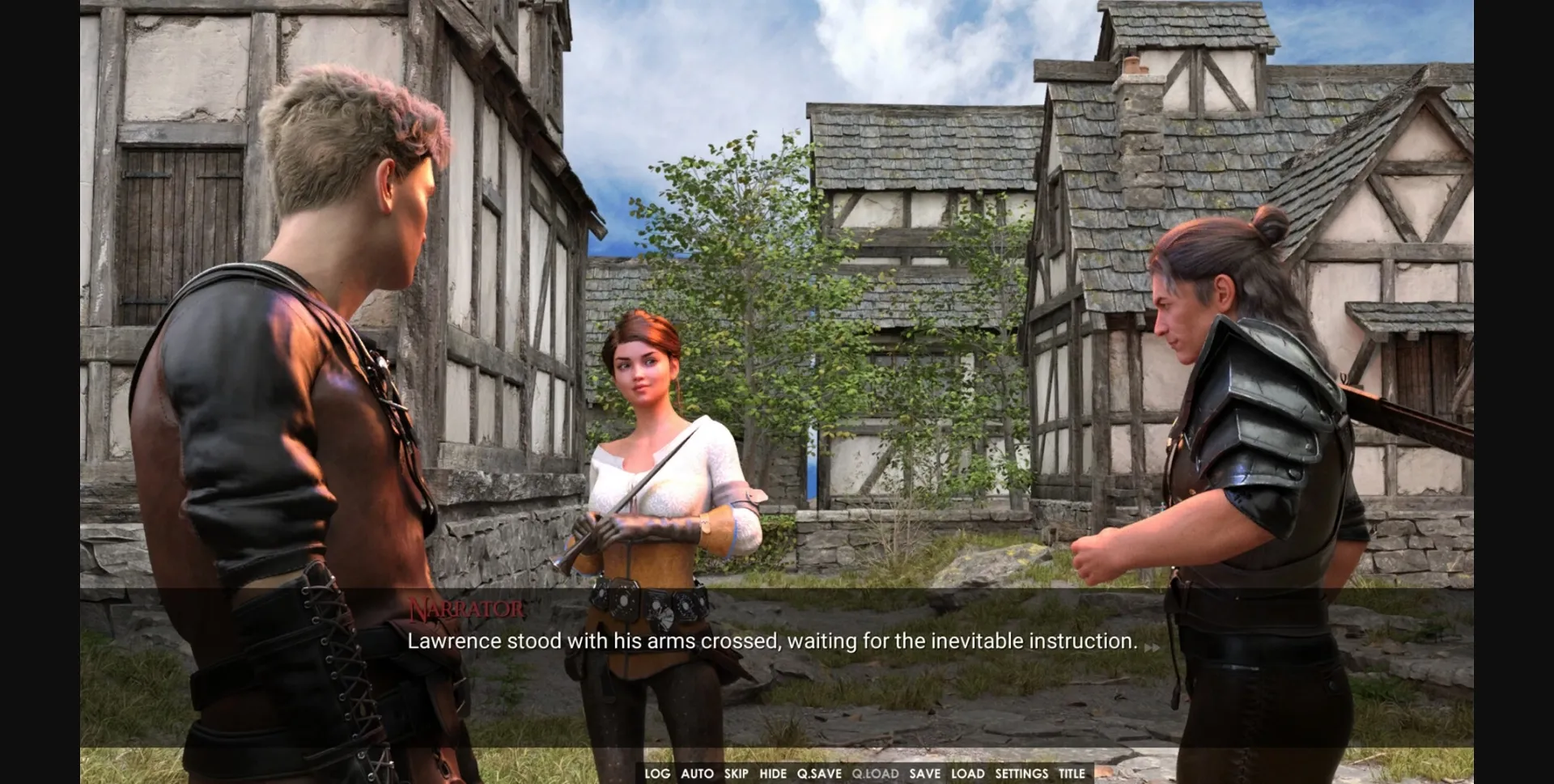
Task: Enable AUTO text advance mode
Action: [x=696, y=773]
